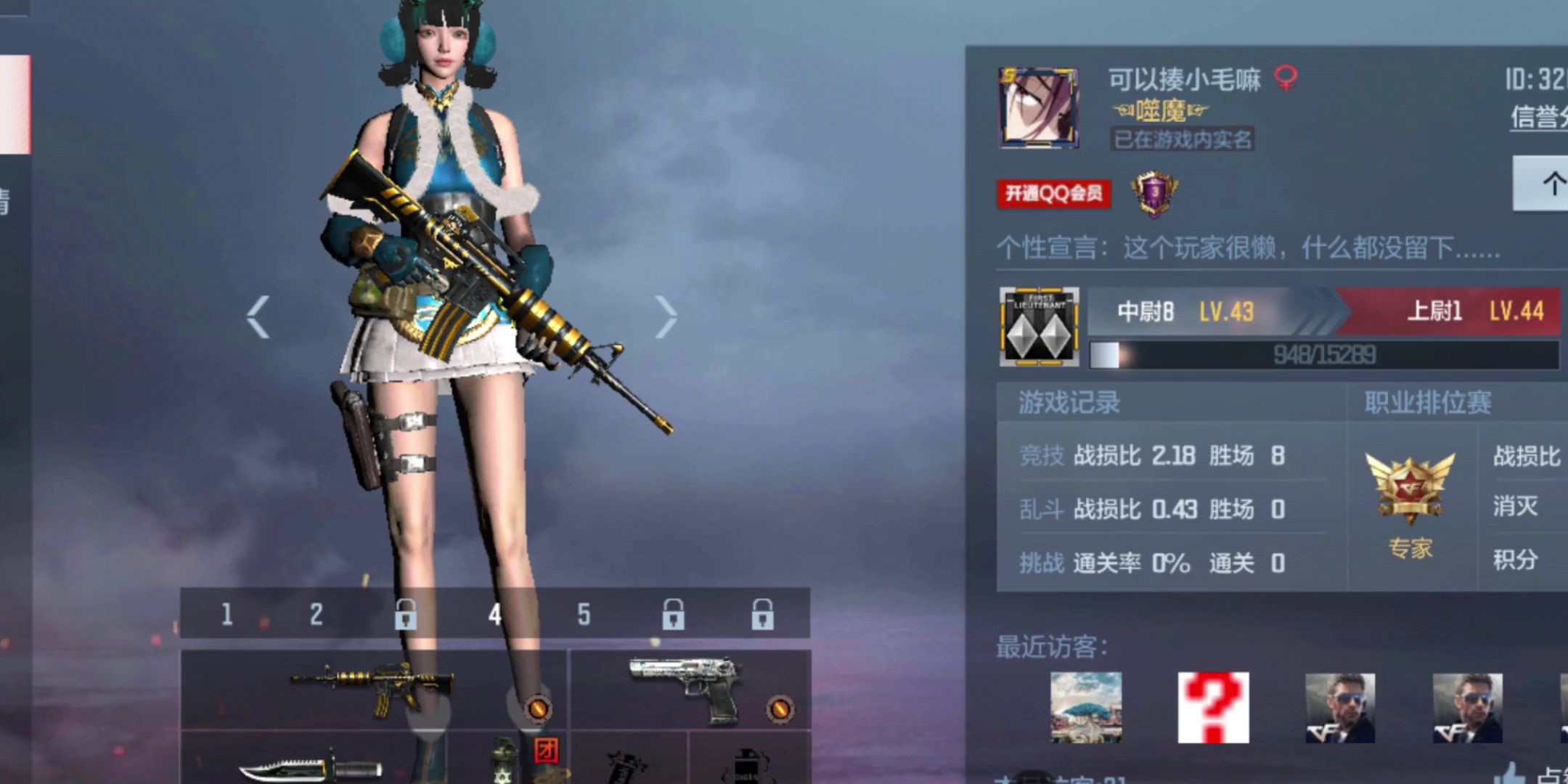View the beach photo visitor avatar
The height and width of the screenshot is (784, 1568).
[1086, 707]
